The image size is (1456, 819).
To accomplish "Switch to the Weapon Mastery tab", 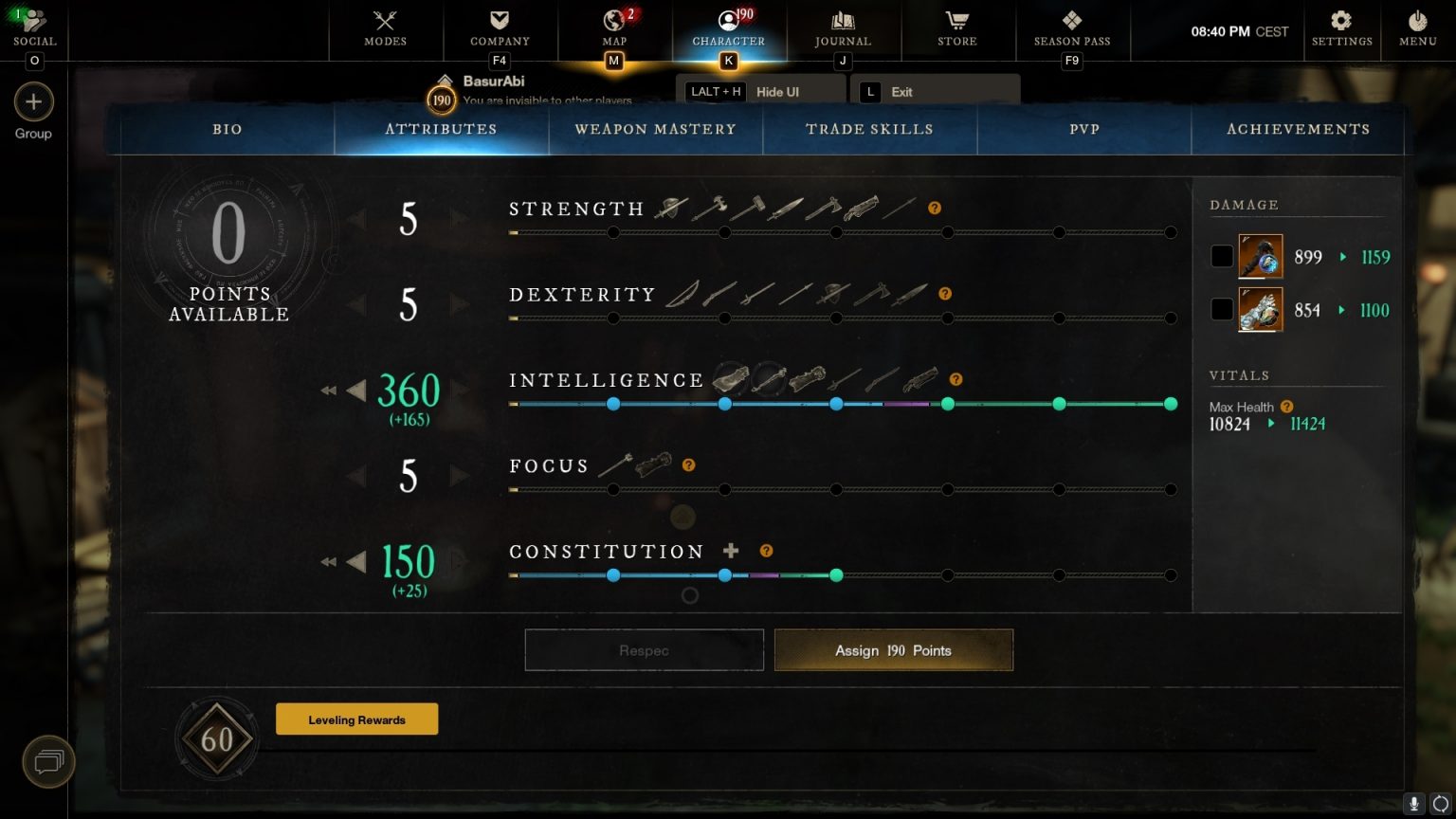I will (x=655, y=129).
